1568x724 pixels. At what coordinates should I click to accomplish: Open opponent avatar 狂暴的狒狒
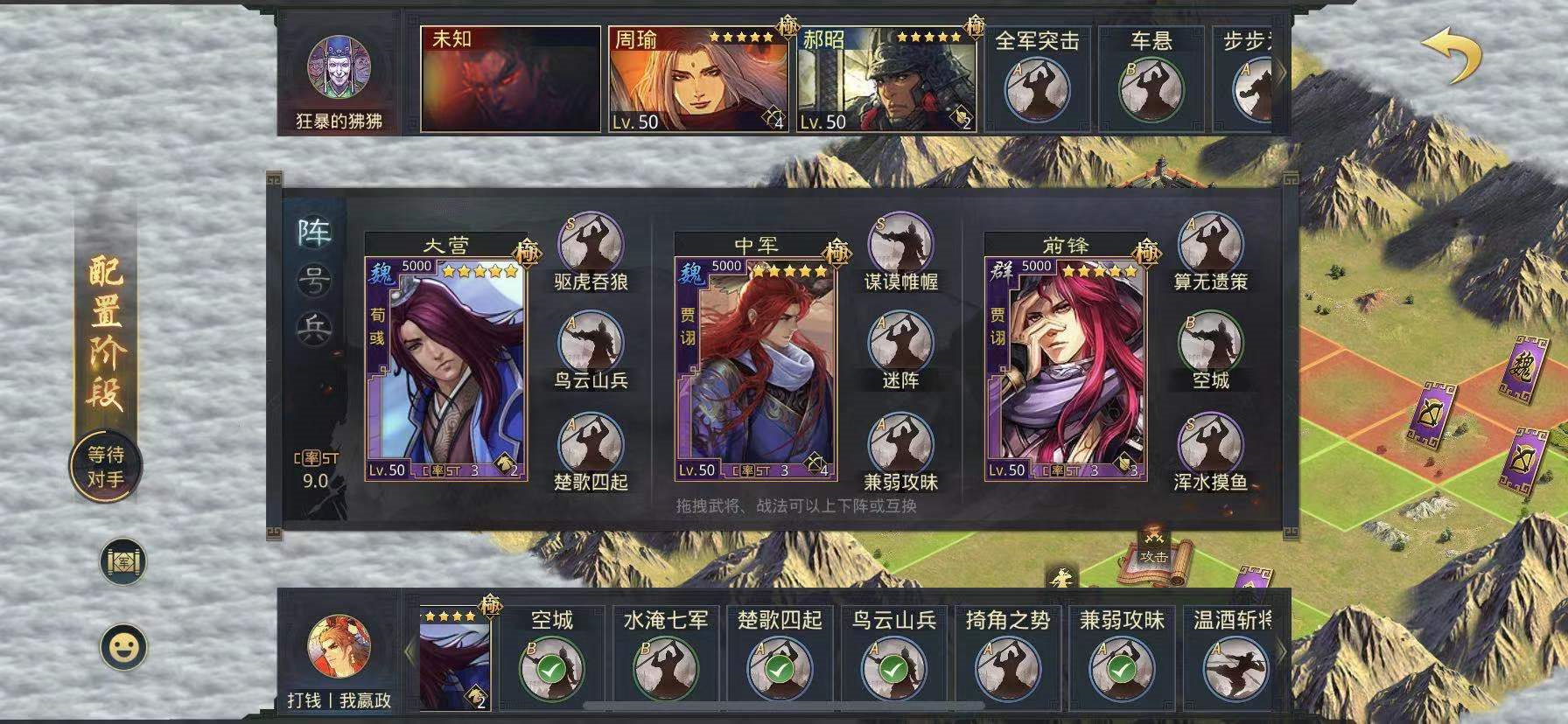point(339,67)
